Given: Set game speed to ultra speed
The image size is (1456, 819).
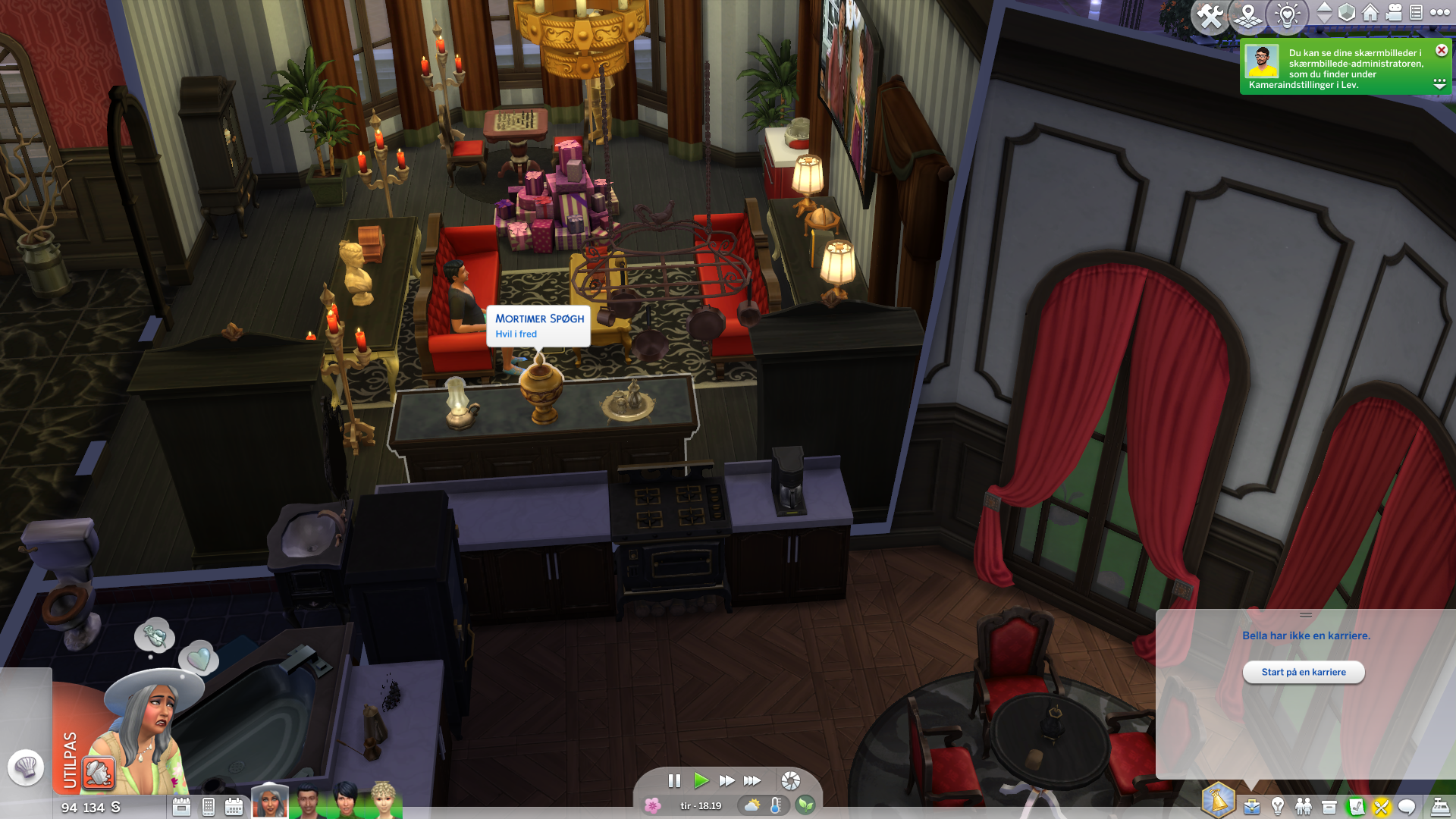Looking at the screenshot, I should (x=752, y=780).
